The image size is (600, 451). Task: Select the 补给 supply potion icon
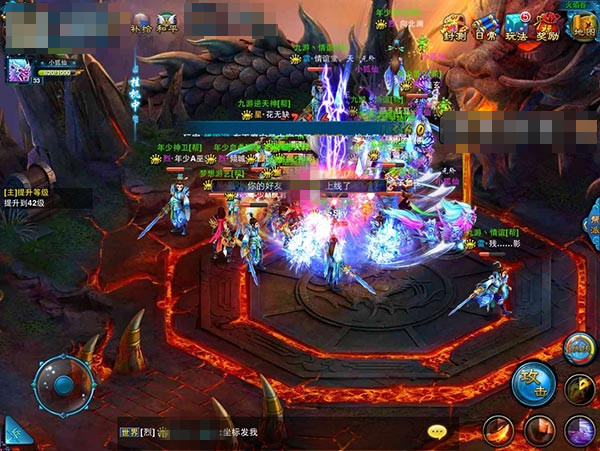click(141, 23)
